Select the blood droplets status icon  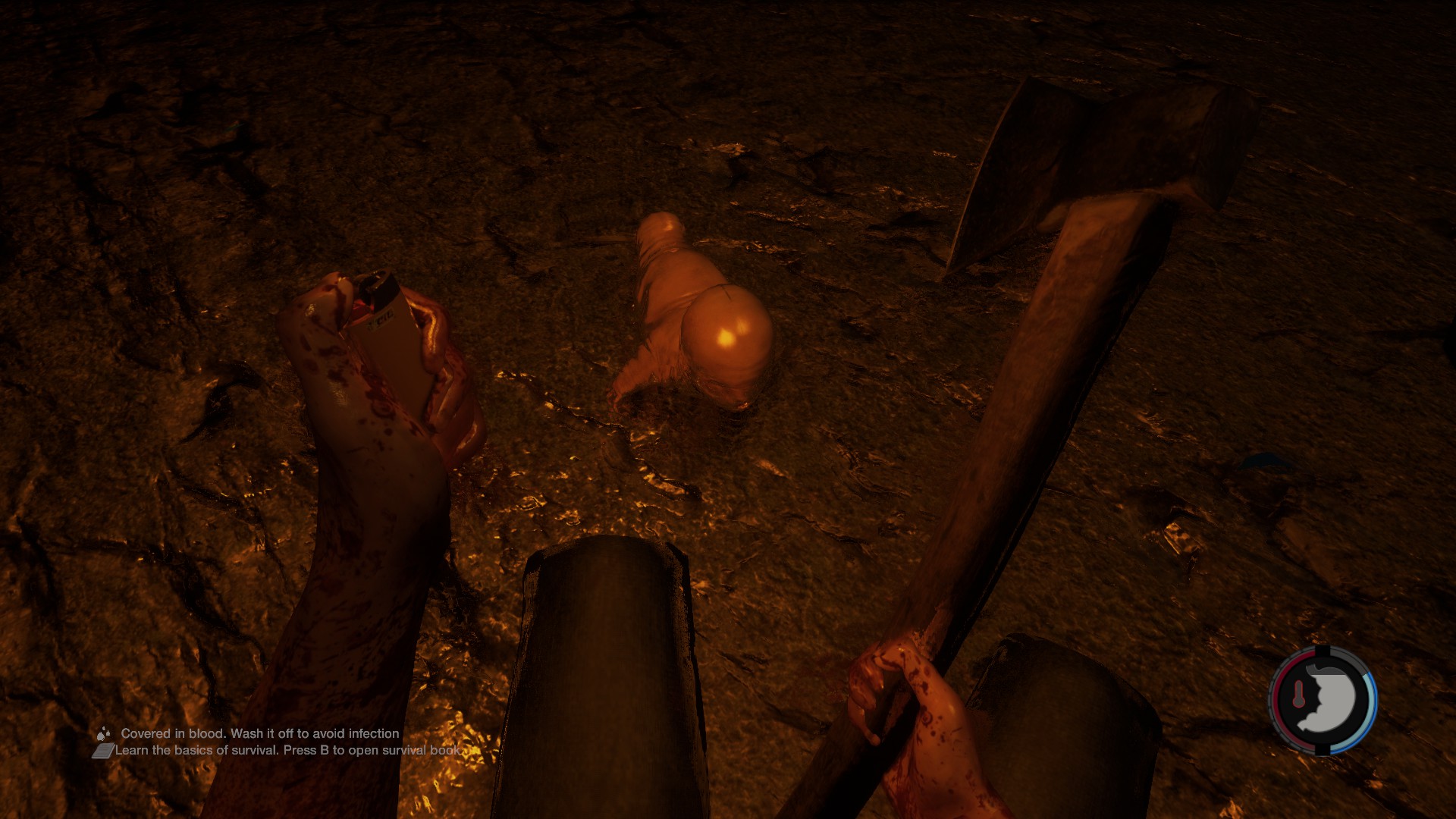tap(103, 733)
